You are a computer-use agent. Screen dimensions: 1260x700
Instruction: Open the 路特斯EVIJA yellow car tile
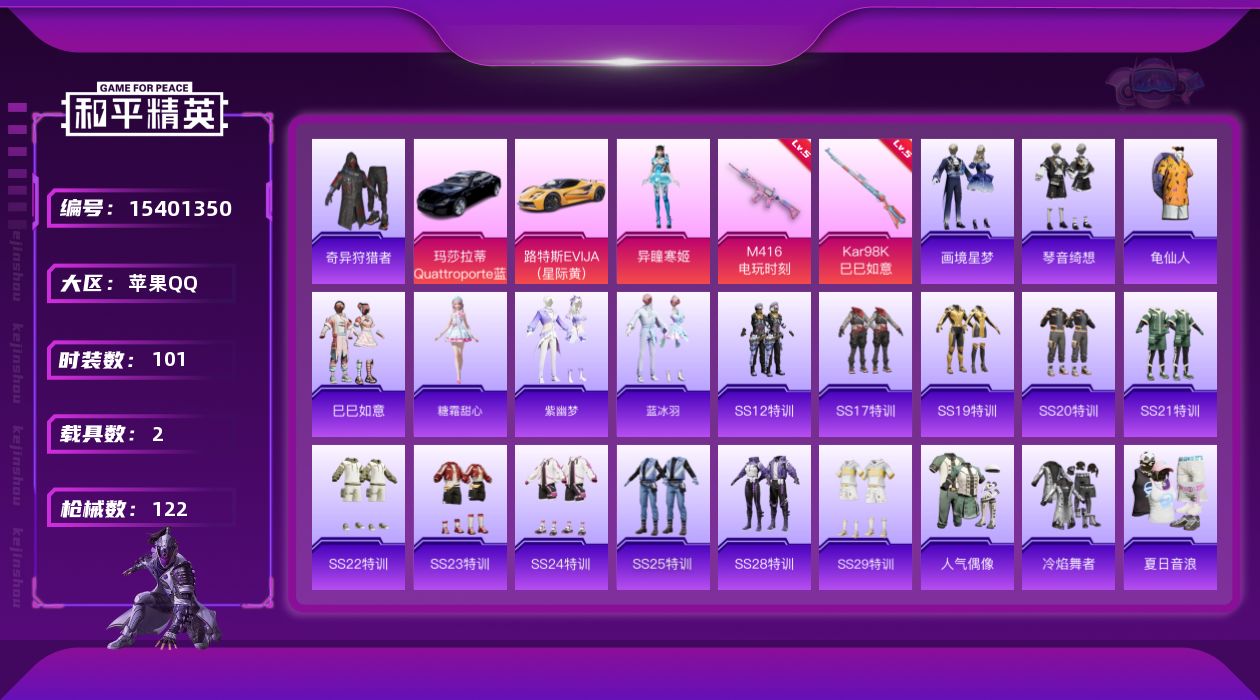pos(561,211)
